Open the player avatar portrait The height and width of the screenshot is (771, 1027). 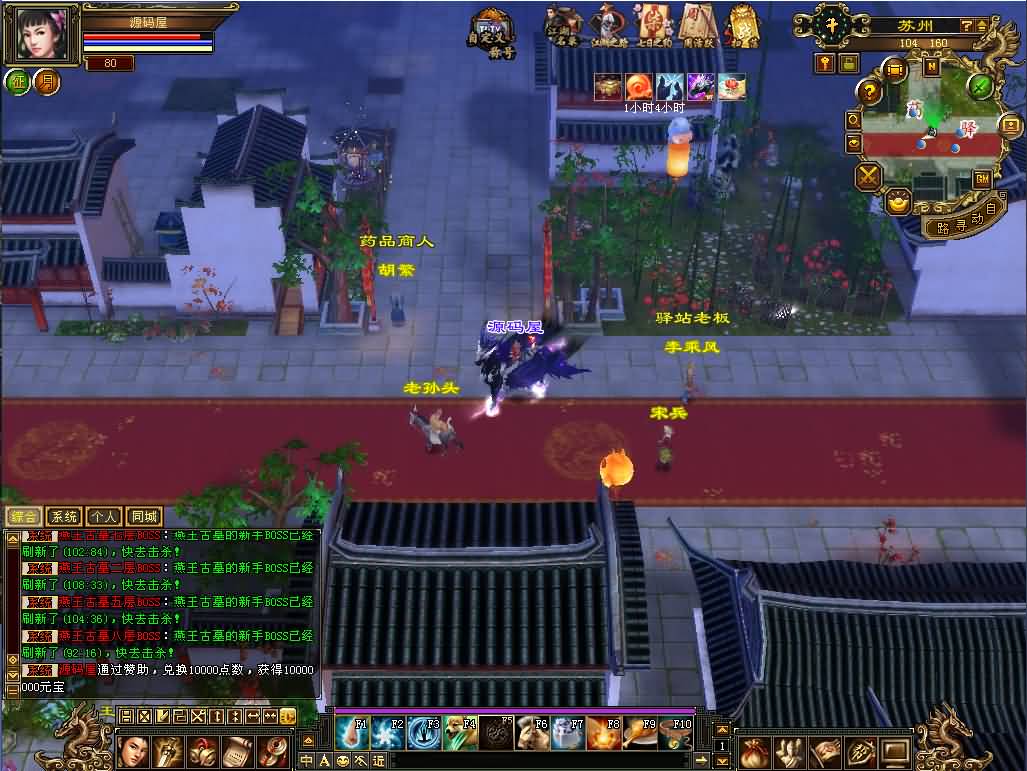41,35
